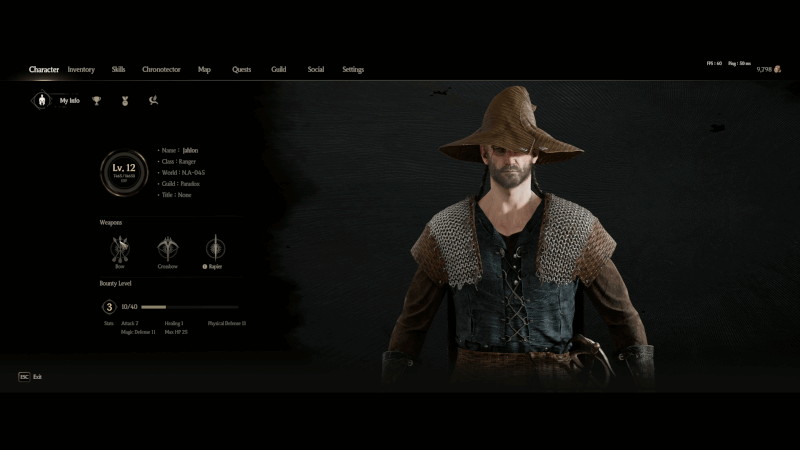Select the My Info helmet sub-tab
The height and width of the screenshot is (450, 800).
point(41,100)
